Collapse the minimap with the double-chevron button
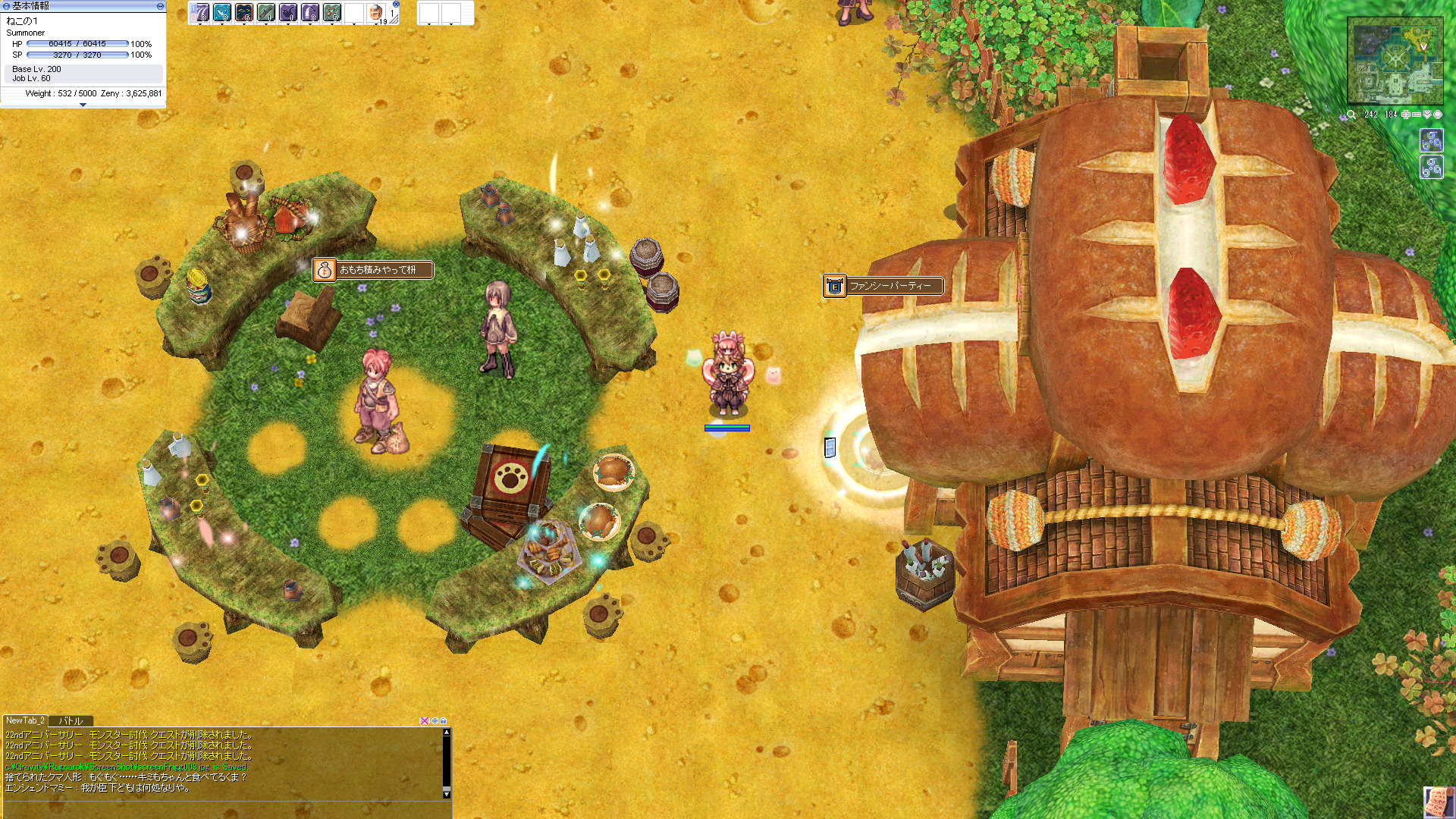1456x819 pixels. click(1426, 115)
